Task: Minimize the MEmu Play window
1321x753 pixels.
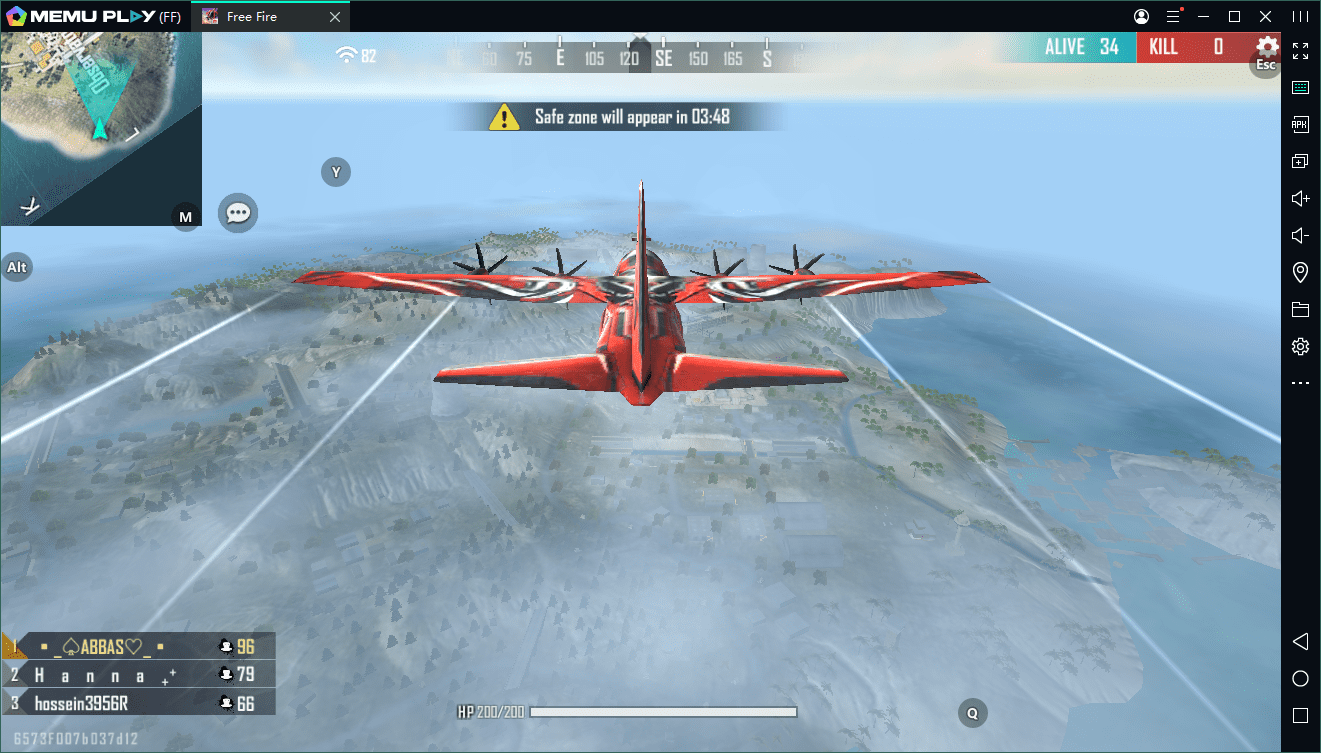Action: (1204, 17)
